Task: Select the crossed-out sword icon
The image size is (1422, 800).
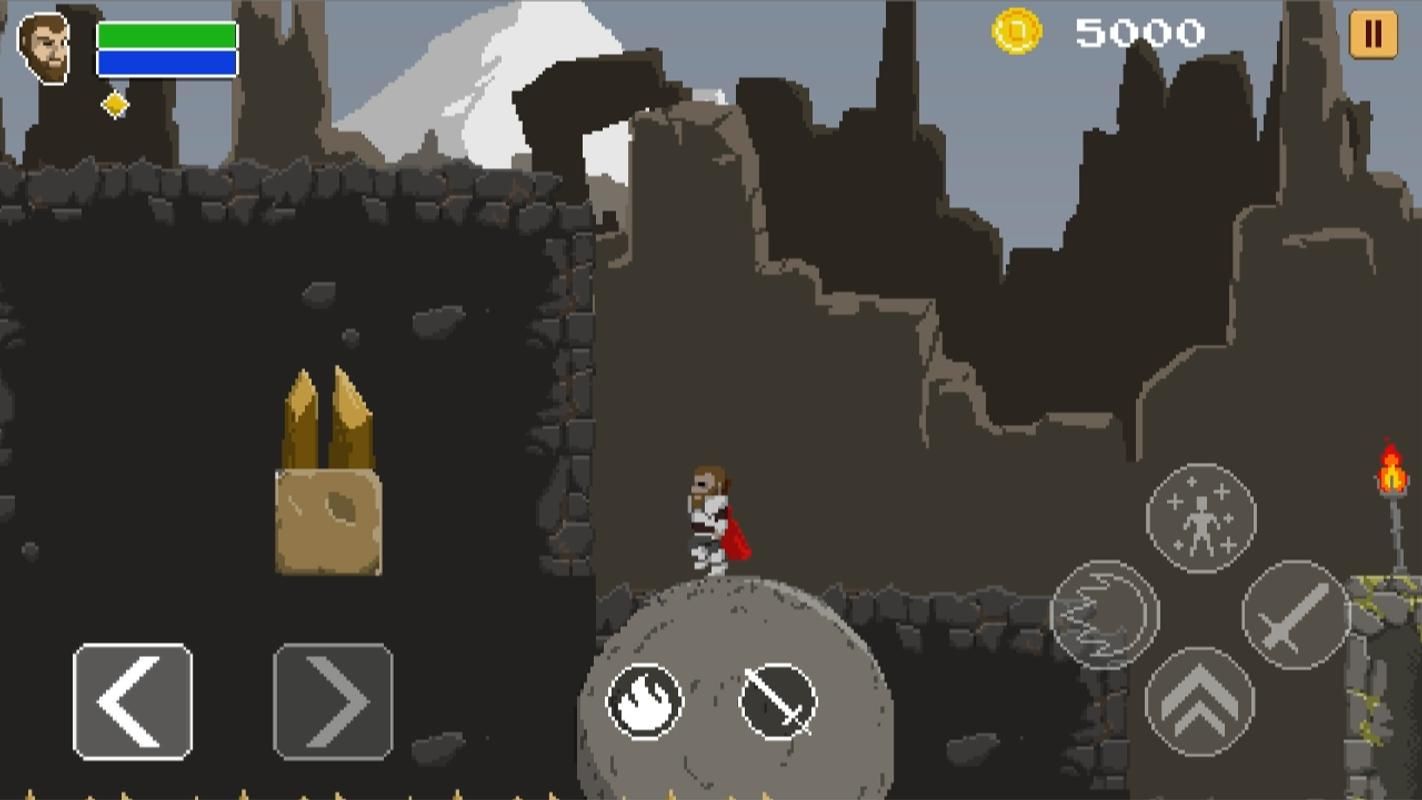Action: (778, 702)
